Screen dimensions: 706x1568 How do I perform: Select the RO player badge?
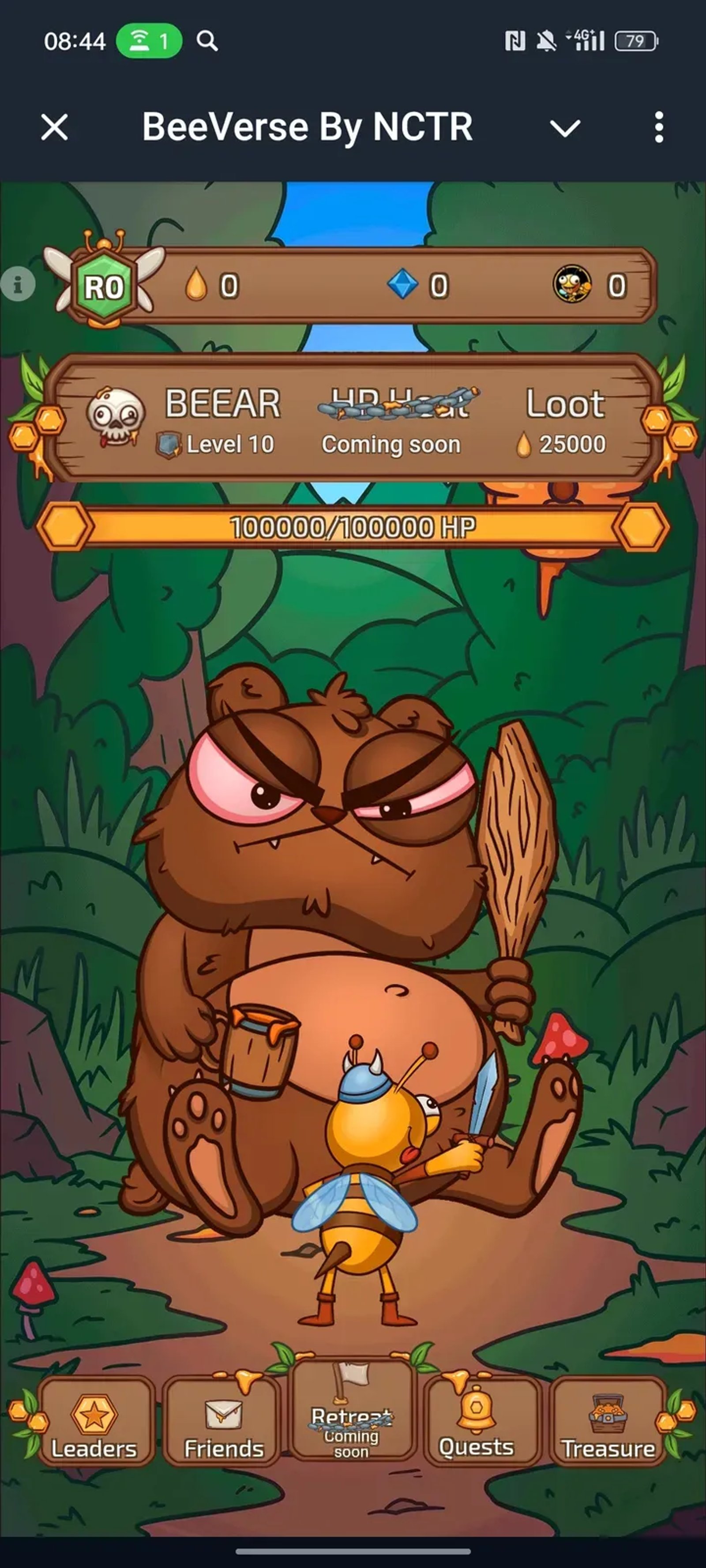coord(105,286)
